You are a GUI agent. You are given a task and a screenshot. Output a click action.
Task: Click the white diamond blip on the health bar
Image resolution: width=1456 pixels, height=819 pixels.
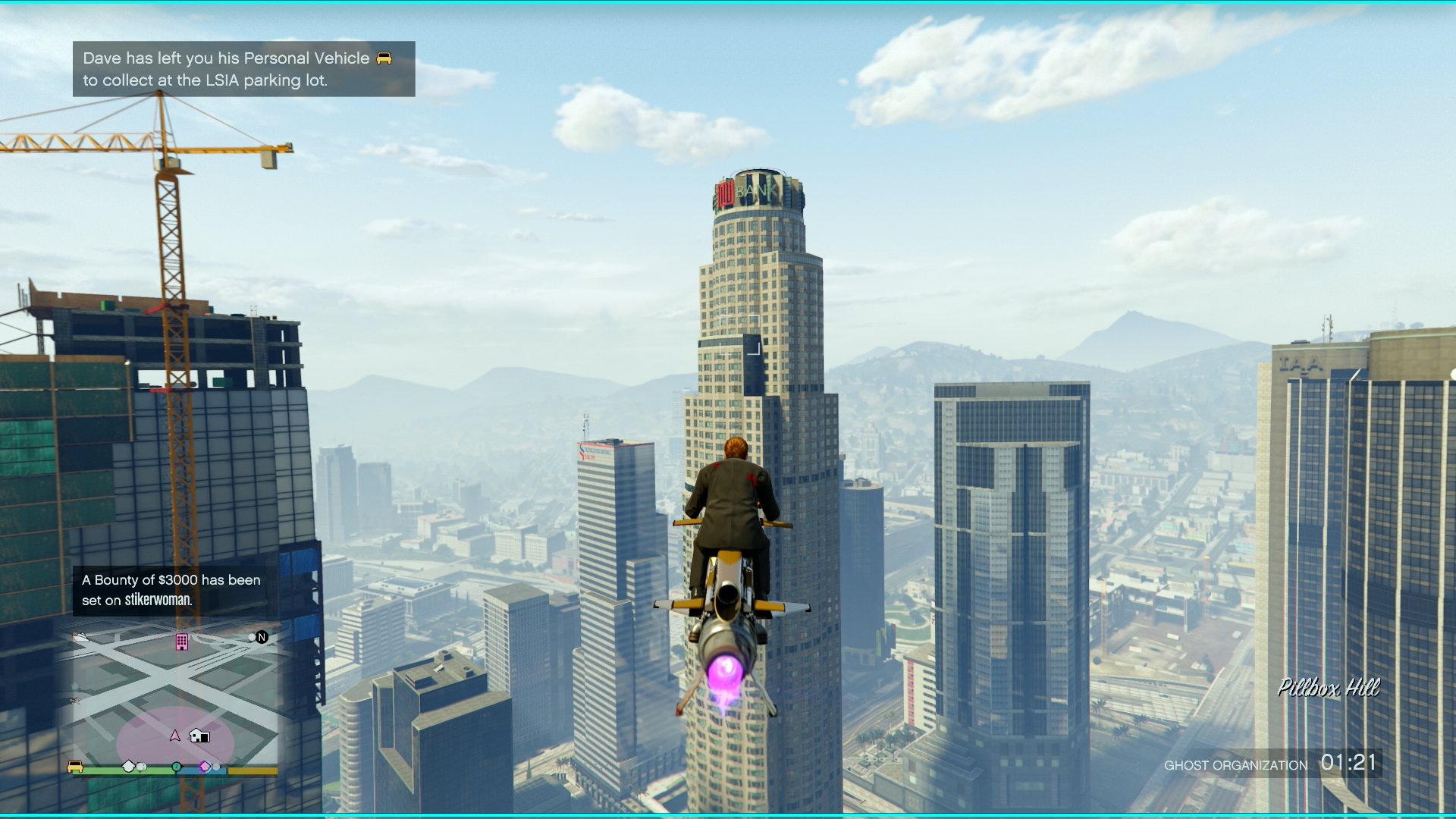coord(129,766)
